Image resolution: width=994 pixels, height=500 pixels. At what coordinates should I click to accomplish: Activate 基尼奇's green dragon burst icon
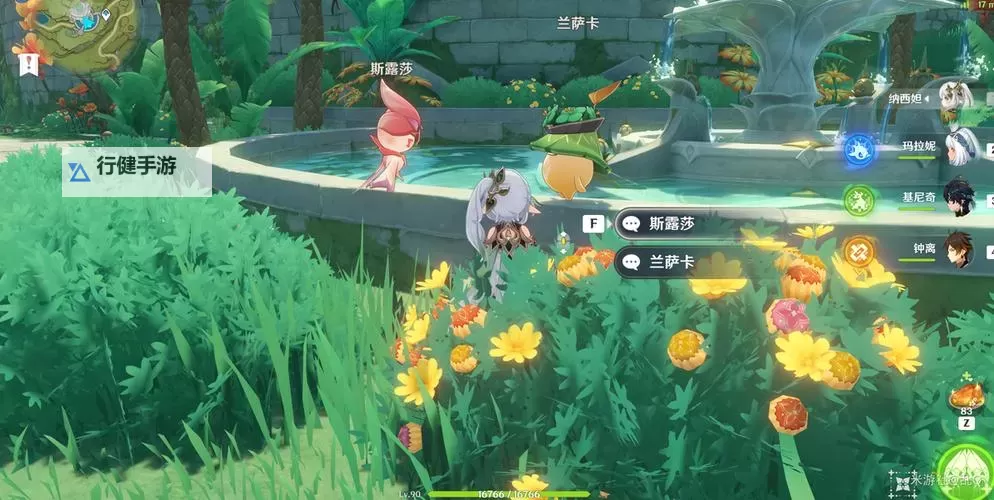click(x=859, y=199)
